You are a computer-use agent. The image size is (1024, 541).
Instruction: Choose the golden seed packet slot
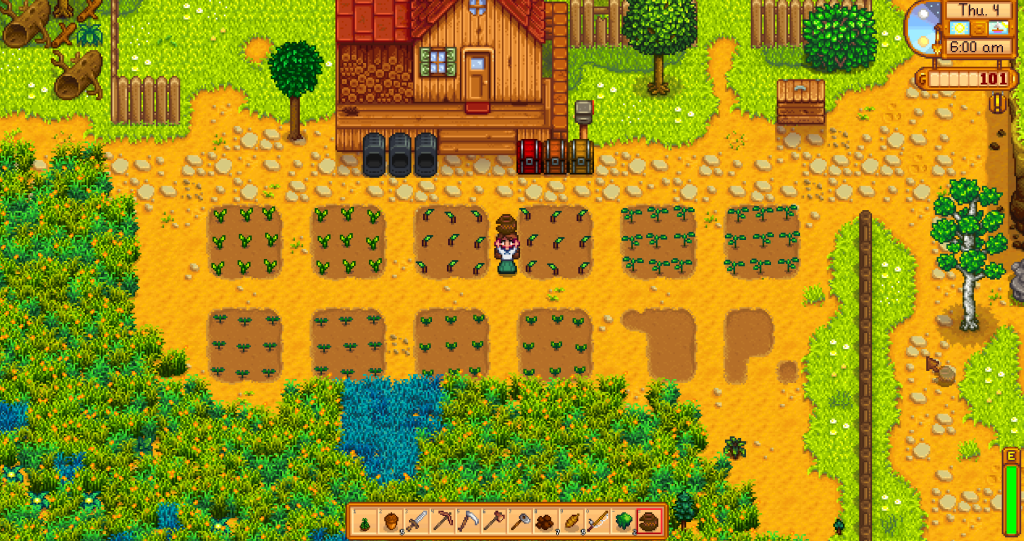click(573, 521)
